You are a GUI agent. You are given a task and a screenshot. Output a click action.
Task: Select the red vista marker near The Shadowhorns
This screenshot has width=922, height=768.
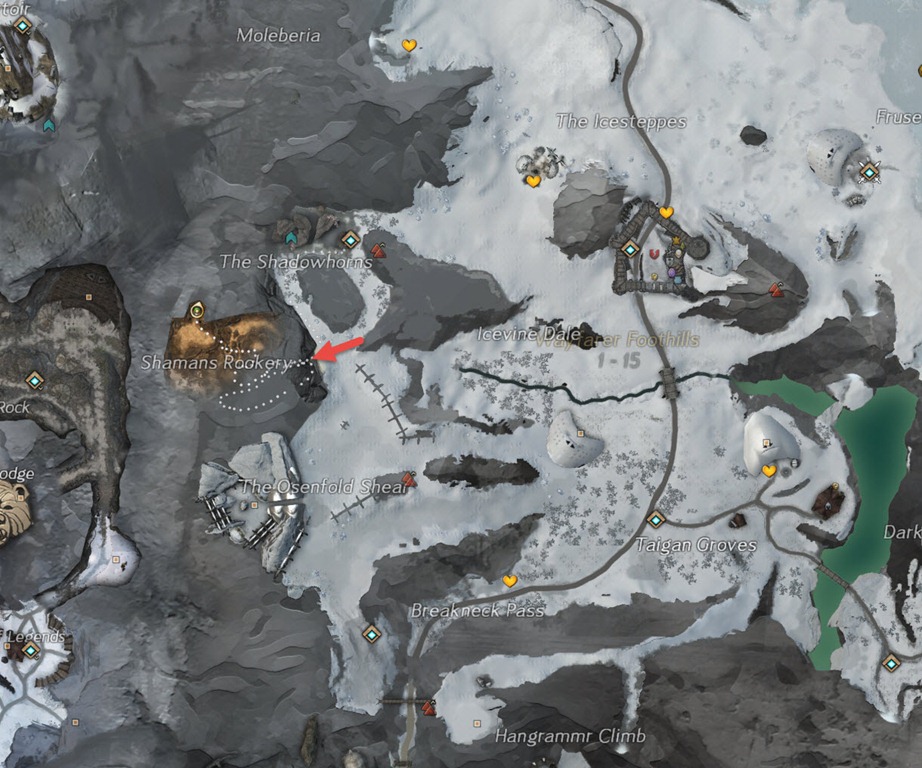(x=378, y=250)
